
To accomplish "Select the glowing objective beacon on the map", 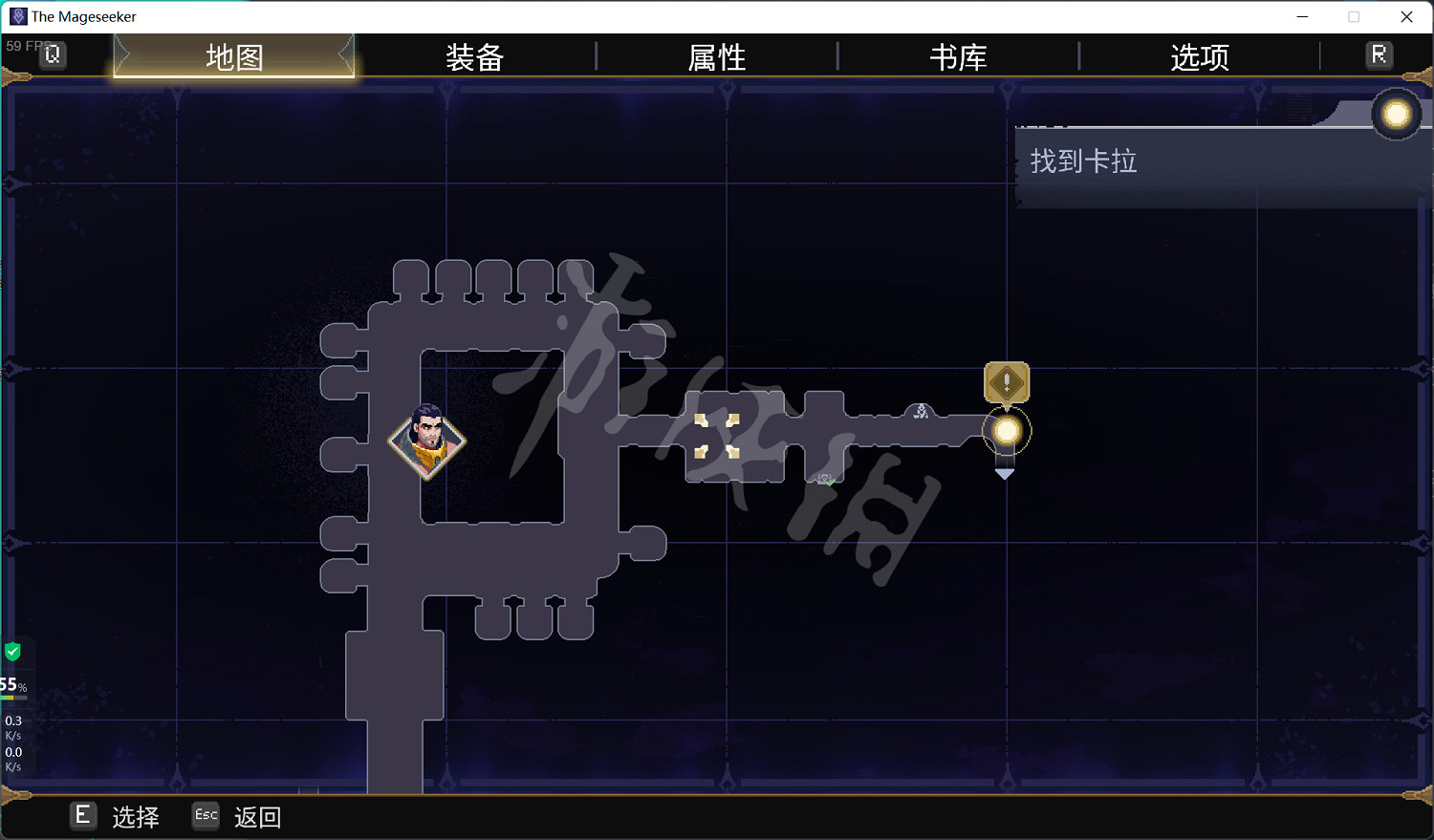I will tap(1005, 430).
